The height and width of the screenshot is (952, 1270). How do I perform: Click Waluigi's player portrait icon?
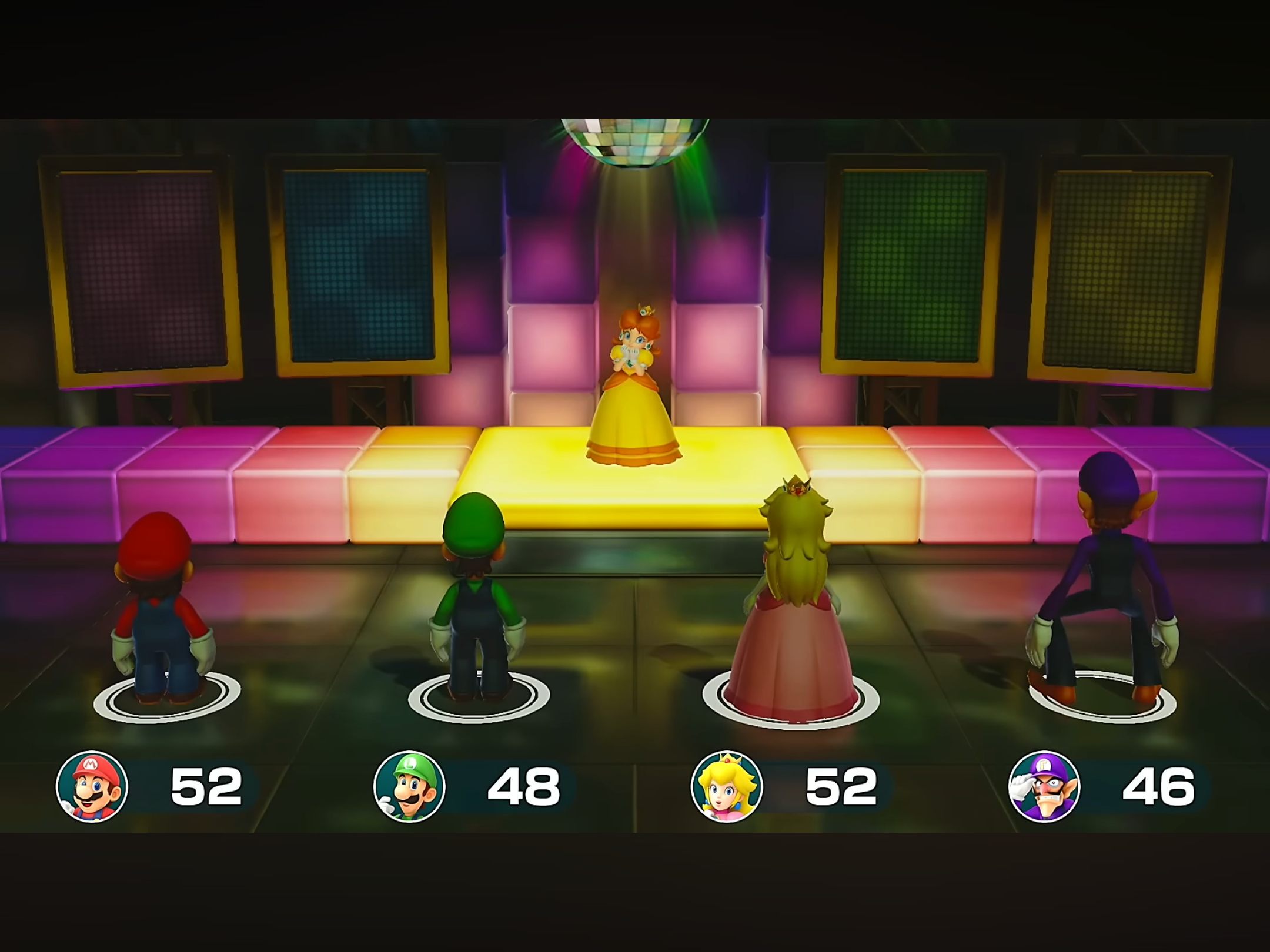tap(1044, 786)
